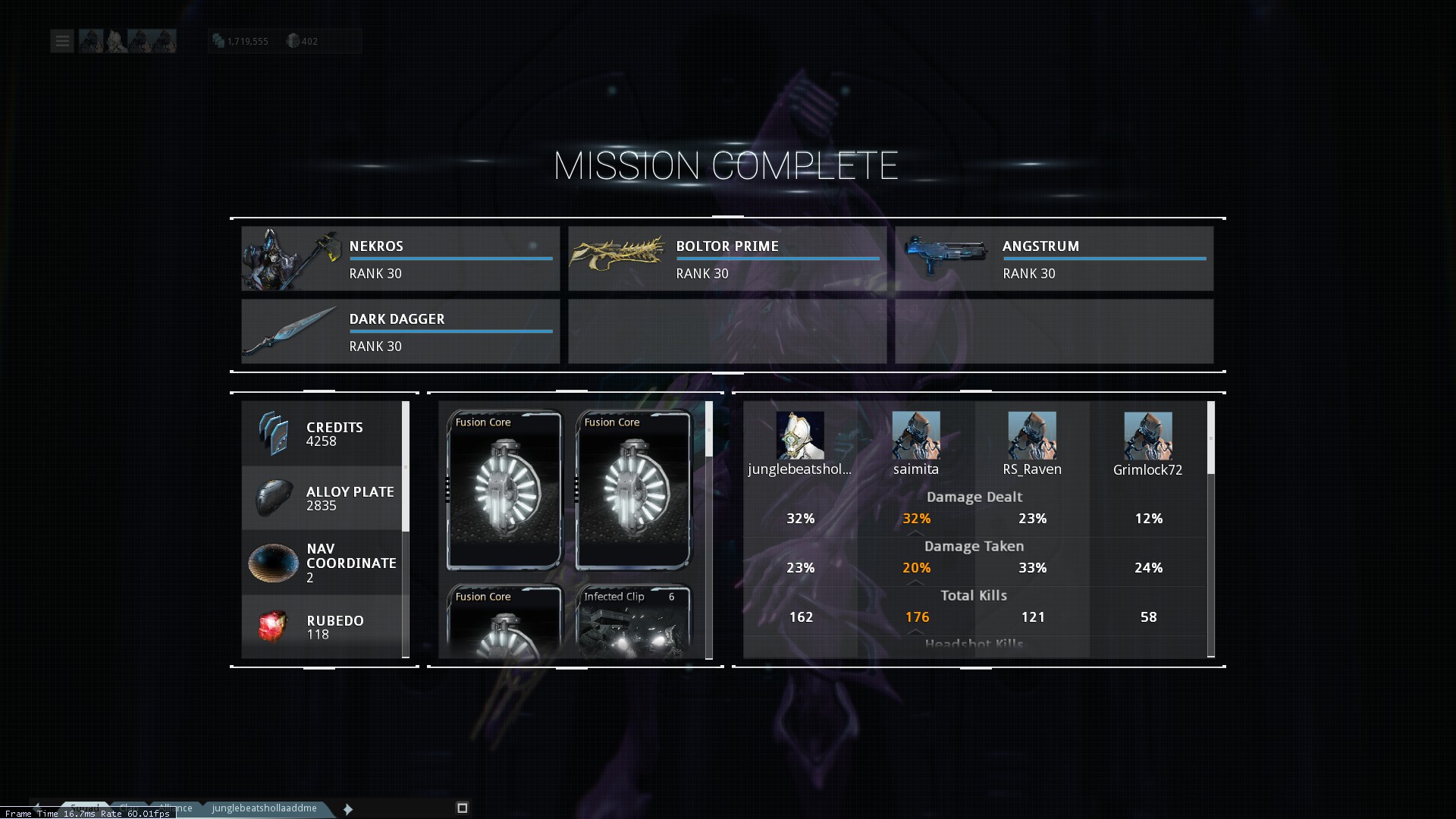Click the Credits reward row
The image size is (1456, 819).
point(322,434)
